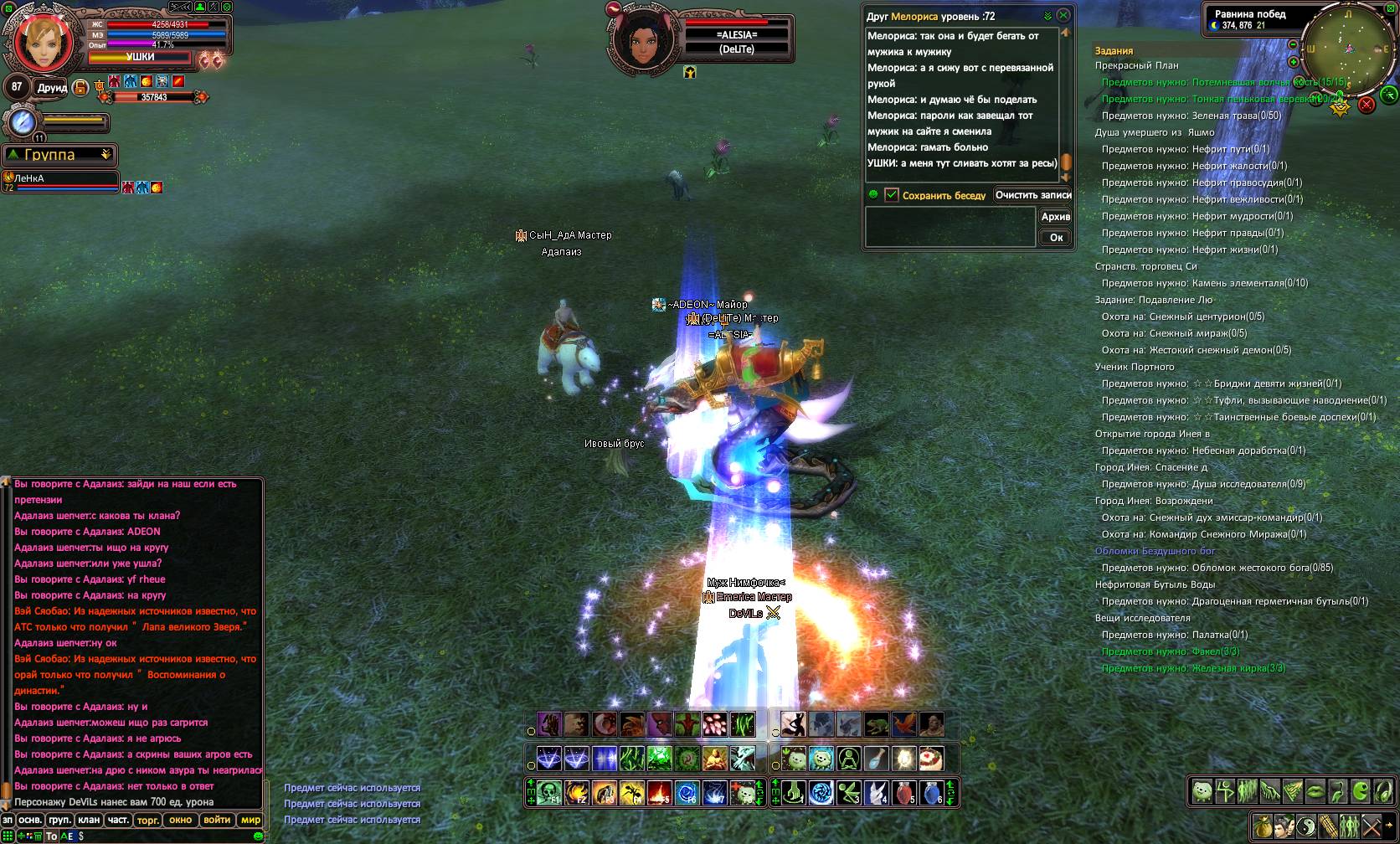Click the Очистить записи button

(x=1032, y=194)
